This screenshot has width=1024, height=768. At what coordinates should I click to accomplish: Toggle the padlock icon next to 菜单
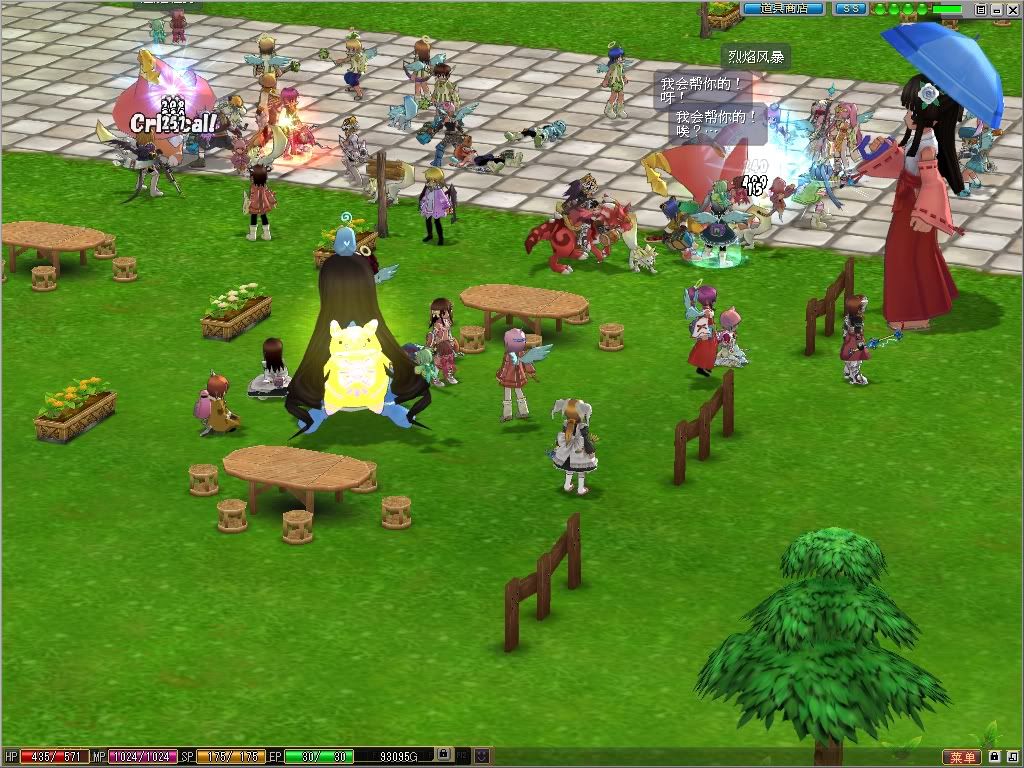995,756
